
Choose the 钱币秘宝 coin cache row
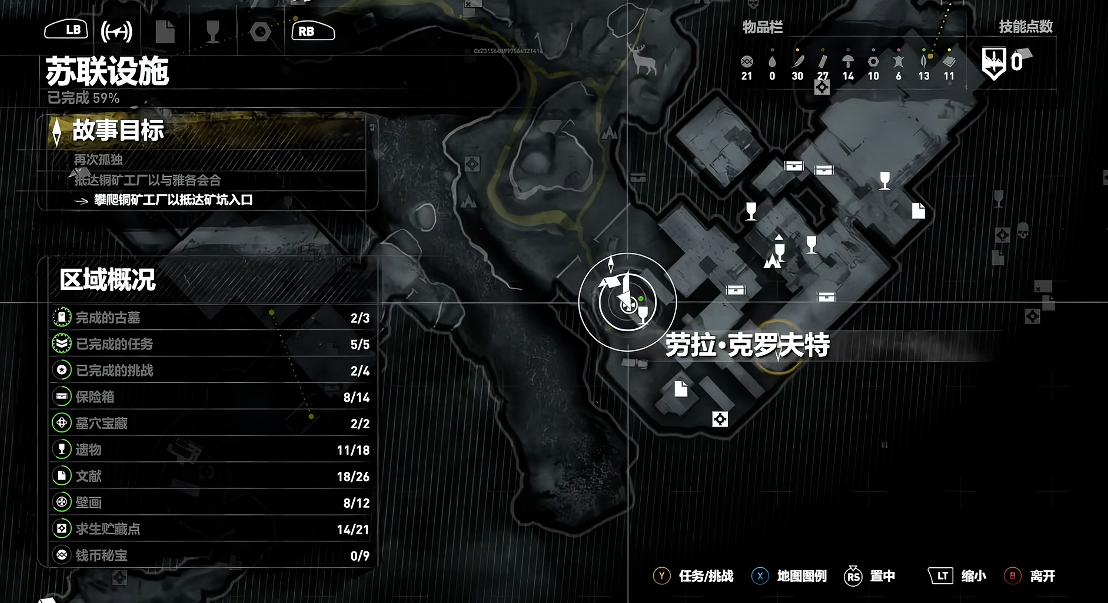point(208,554)
